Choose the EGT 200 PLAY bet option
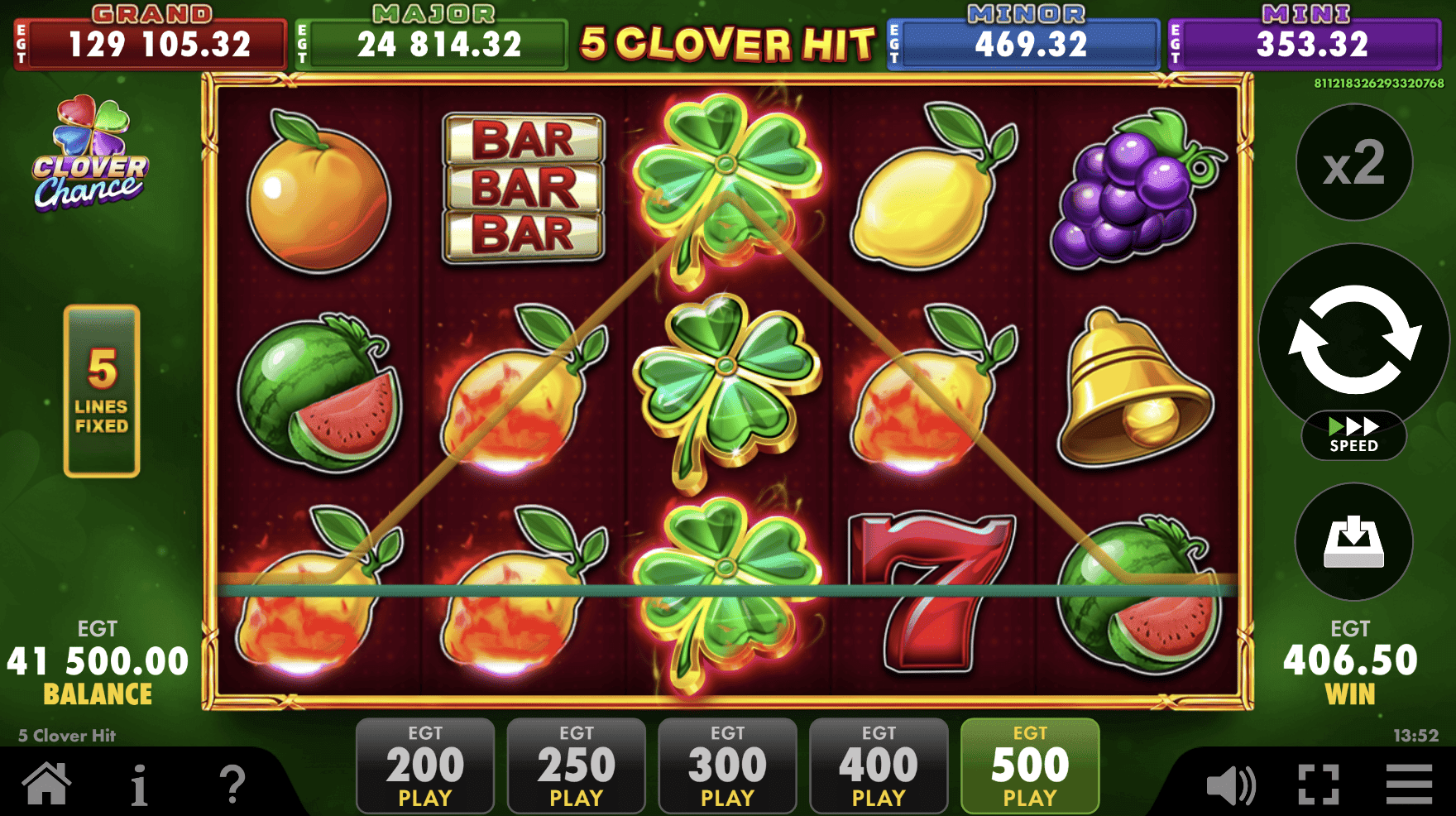This screenshot has width=1456, height=816. coord(424,764)
